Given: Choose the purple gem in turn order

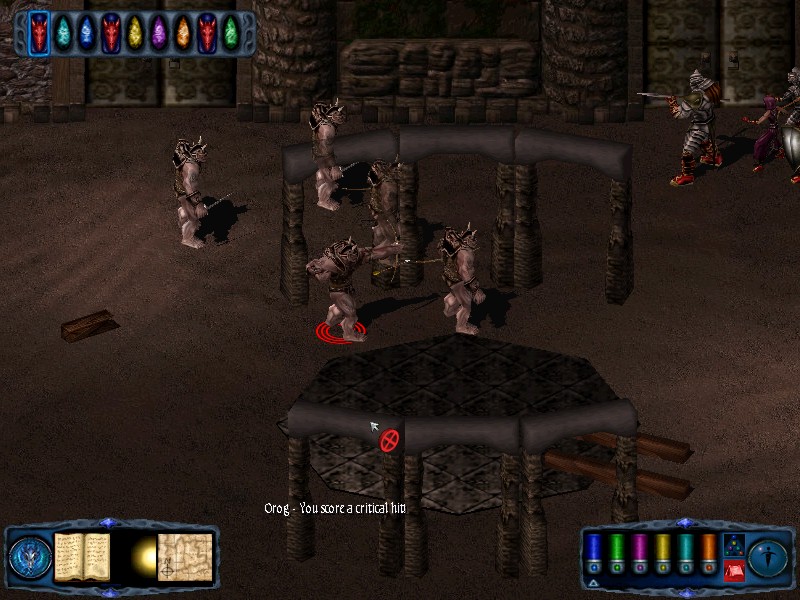Looking at the screenshot, I should point(159,33).
